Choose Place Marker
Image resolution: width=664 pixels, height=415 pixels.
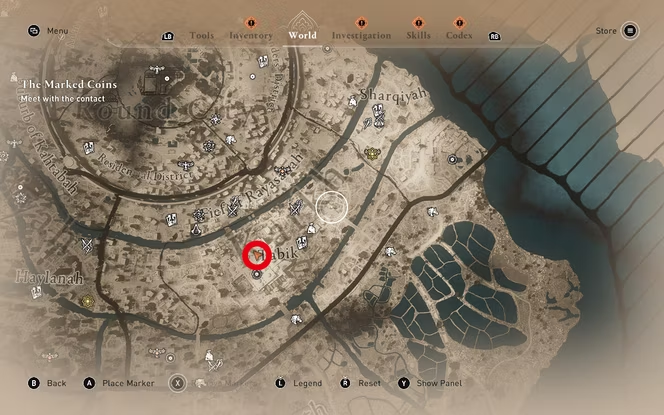(118, 383)
